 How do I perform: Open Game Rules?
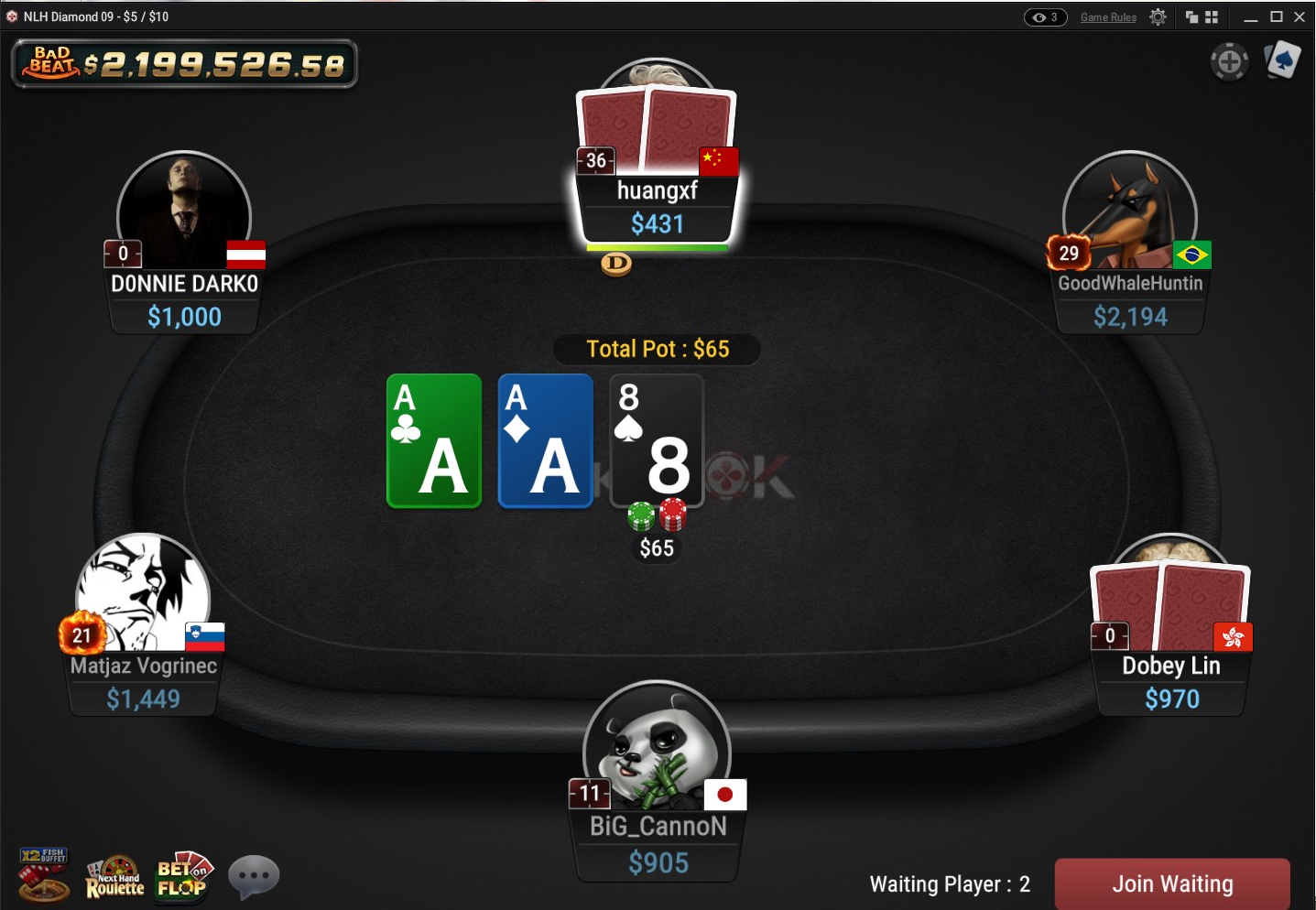pyautogui.click(x=1108, y=16)
